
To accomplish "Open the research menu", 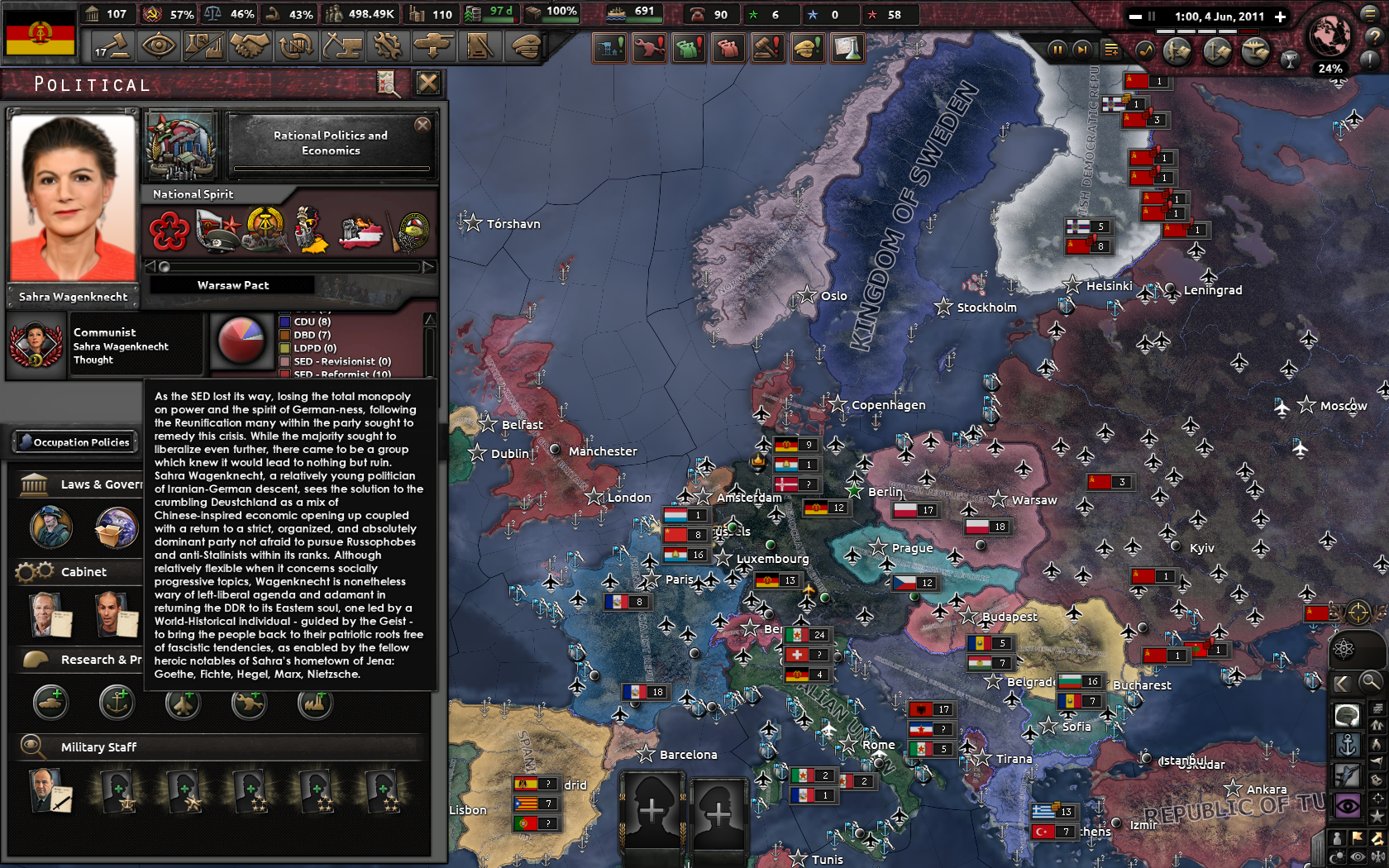I will 203,45.
